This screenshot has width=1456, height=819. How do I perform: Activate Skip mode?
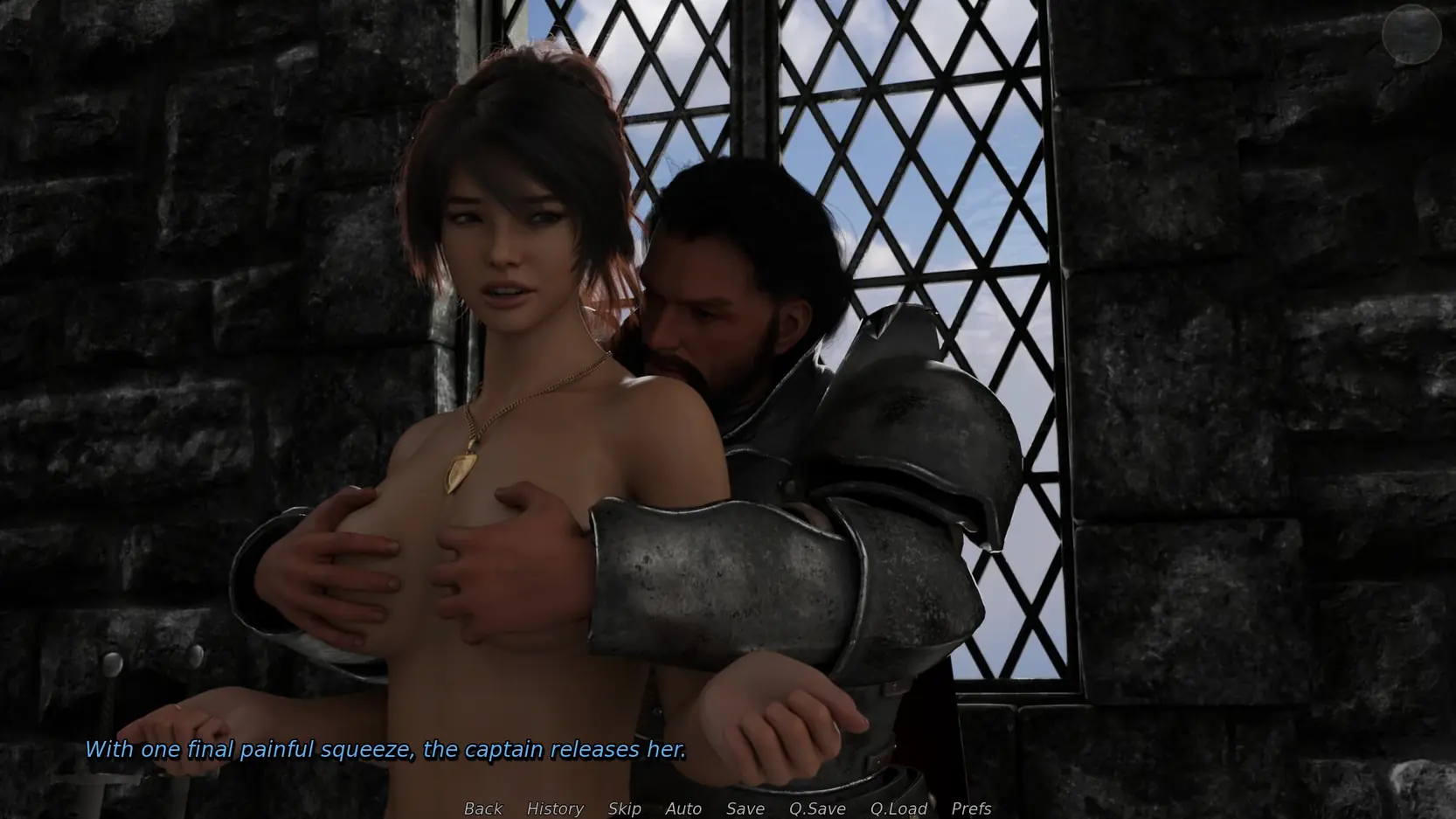coord(624,809)
